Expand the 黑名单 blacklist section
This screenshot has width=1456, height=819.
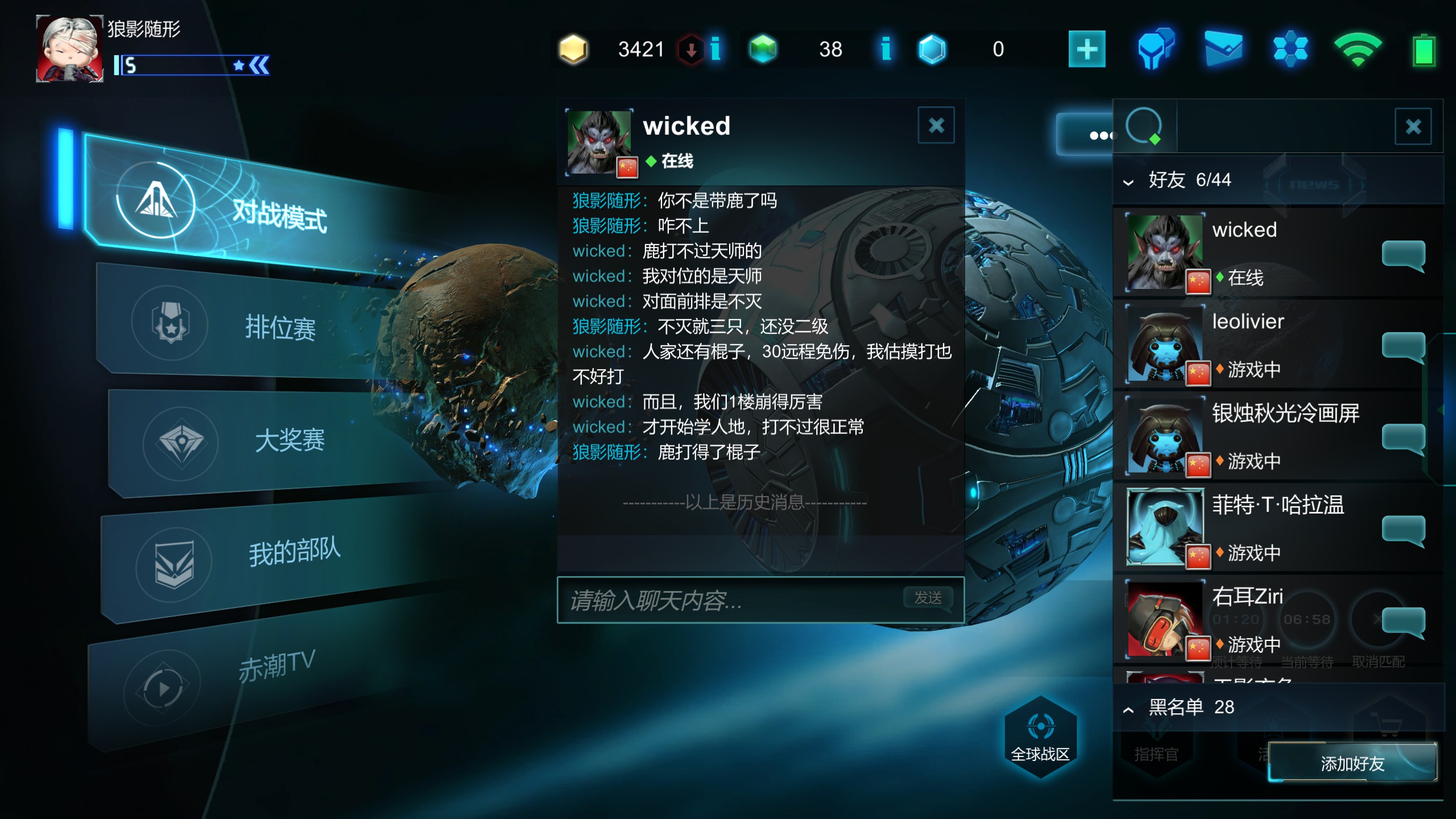[1128, 709]
